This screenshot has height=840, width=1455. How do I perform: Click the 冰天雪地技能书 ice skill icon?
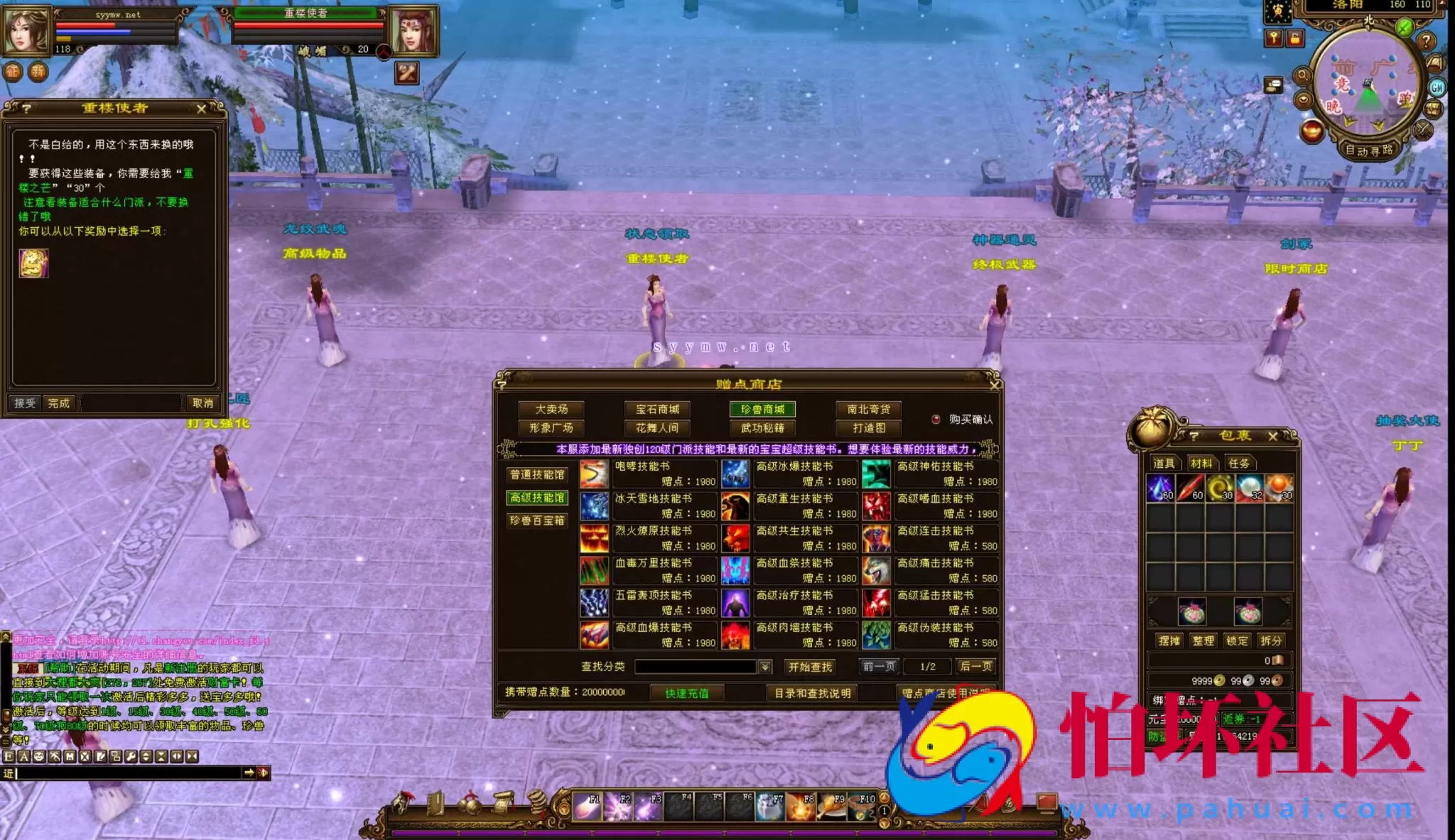click(x=595, y=506)
